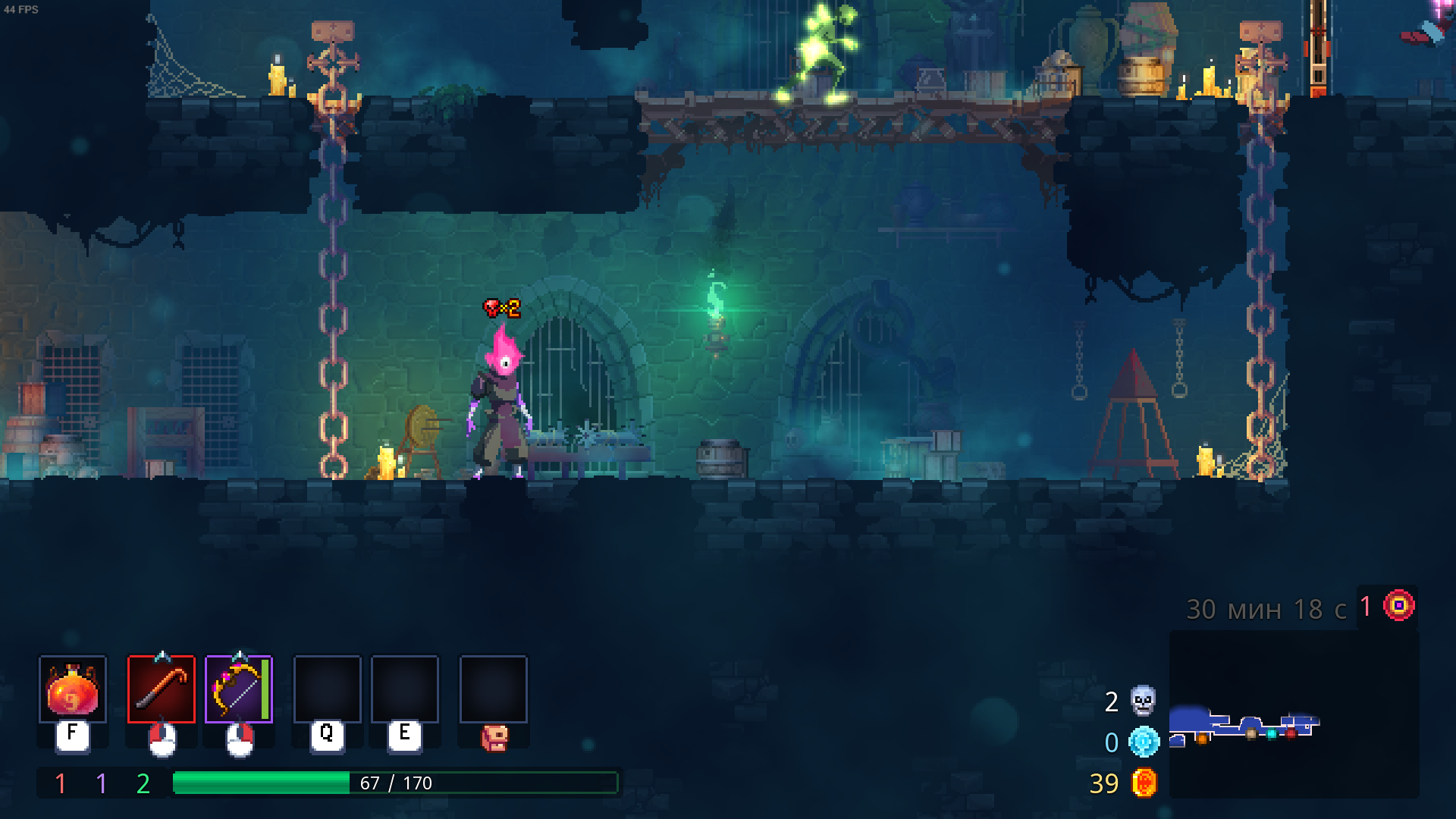Click the green health bar showing 67/170
Screen dimensions: 1456x819
click(394, 783)
